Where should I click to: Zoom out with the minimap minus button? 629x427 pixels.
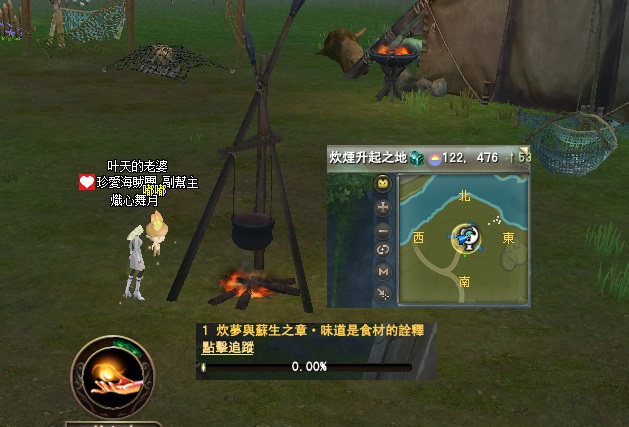click(x=383, y=229)
